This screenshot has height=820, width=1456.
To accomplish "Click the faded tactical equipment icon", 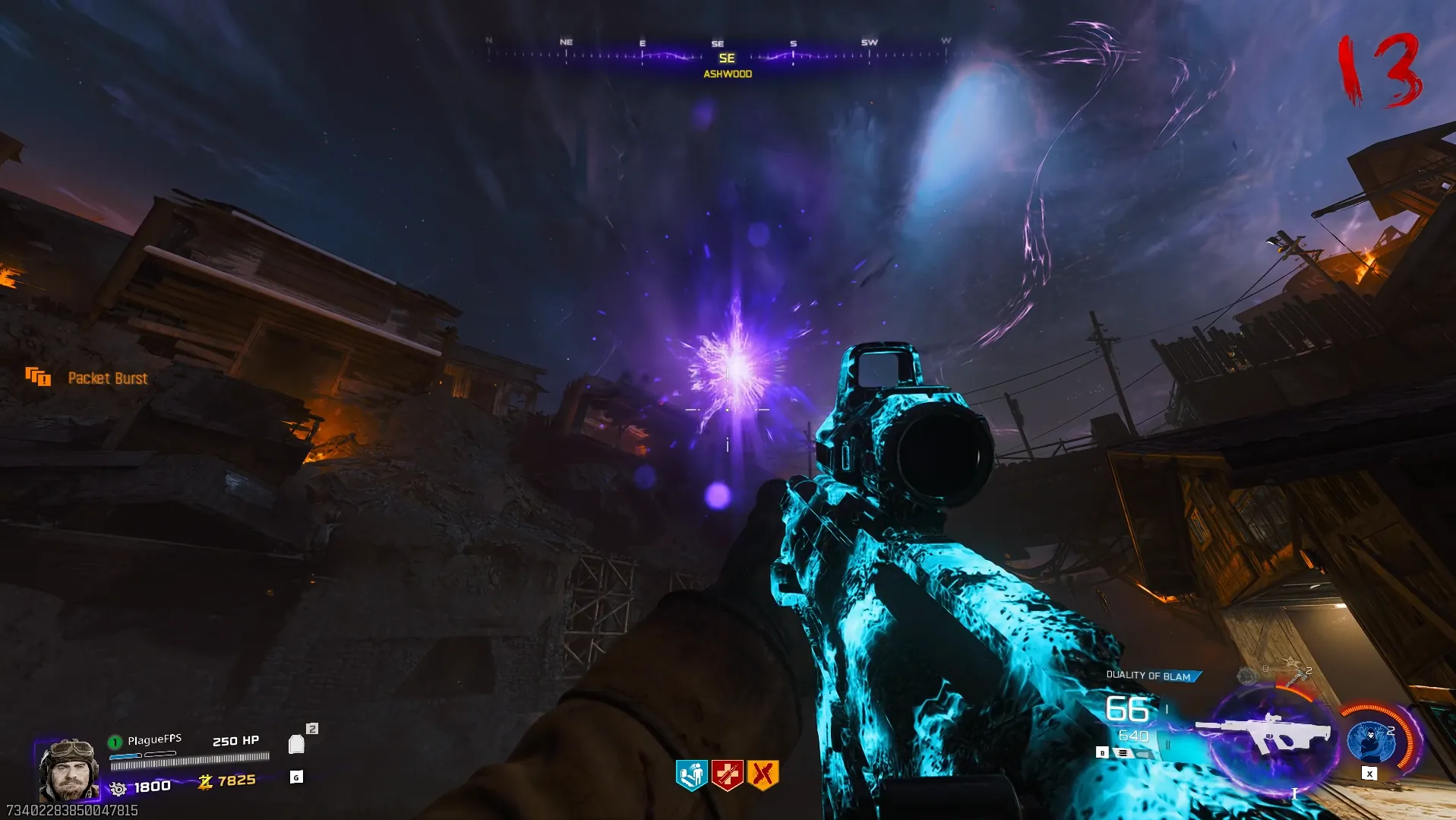I will [x=1246, y=675].
